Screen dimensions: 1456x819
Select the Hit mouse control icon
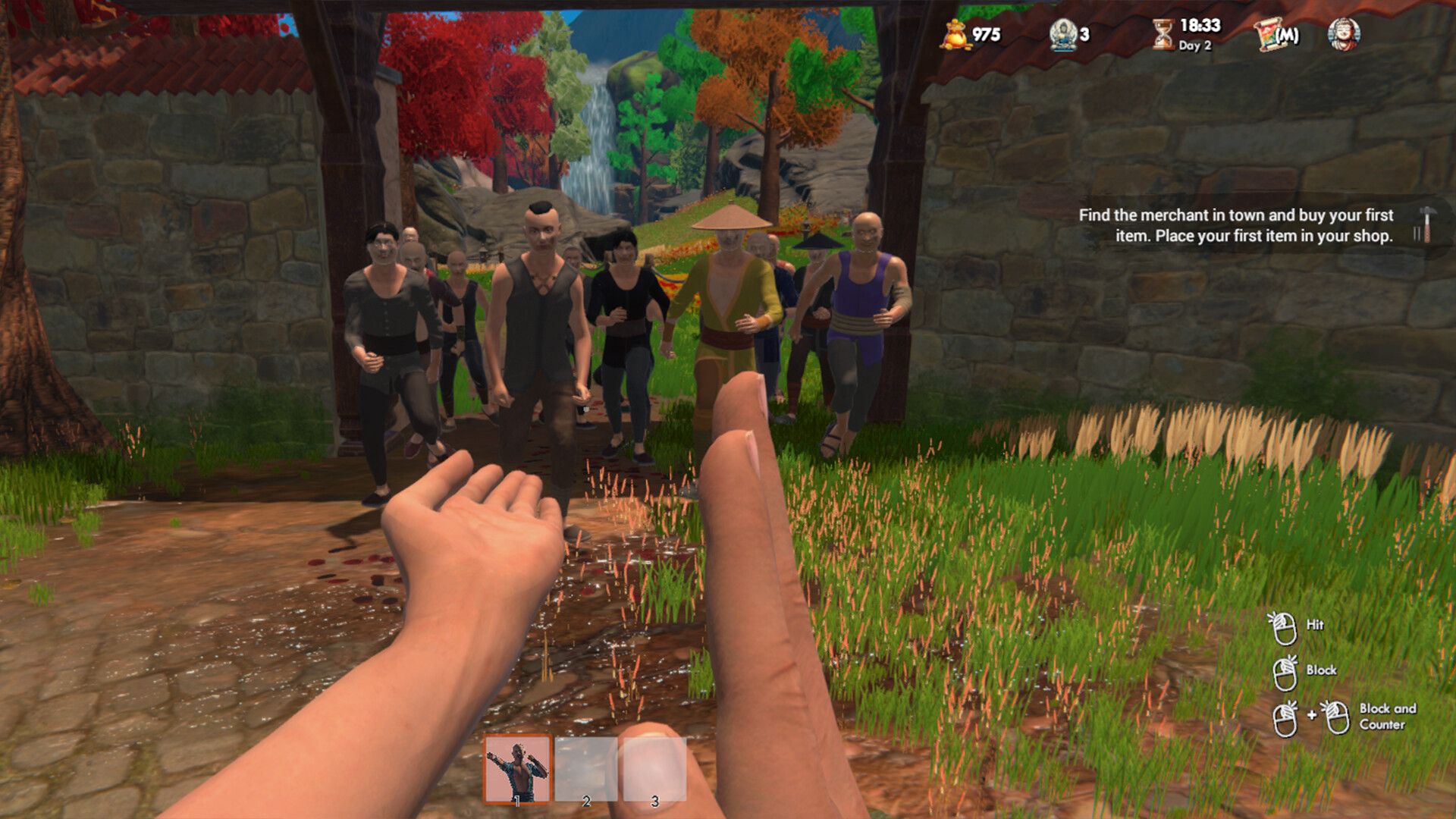[x=1285, y=627]
